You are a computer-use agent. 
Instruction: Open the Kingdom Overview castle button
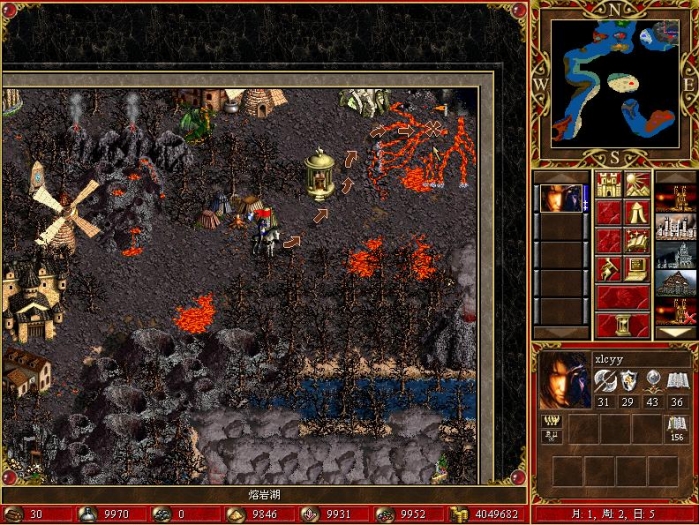(608, 184)
